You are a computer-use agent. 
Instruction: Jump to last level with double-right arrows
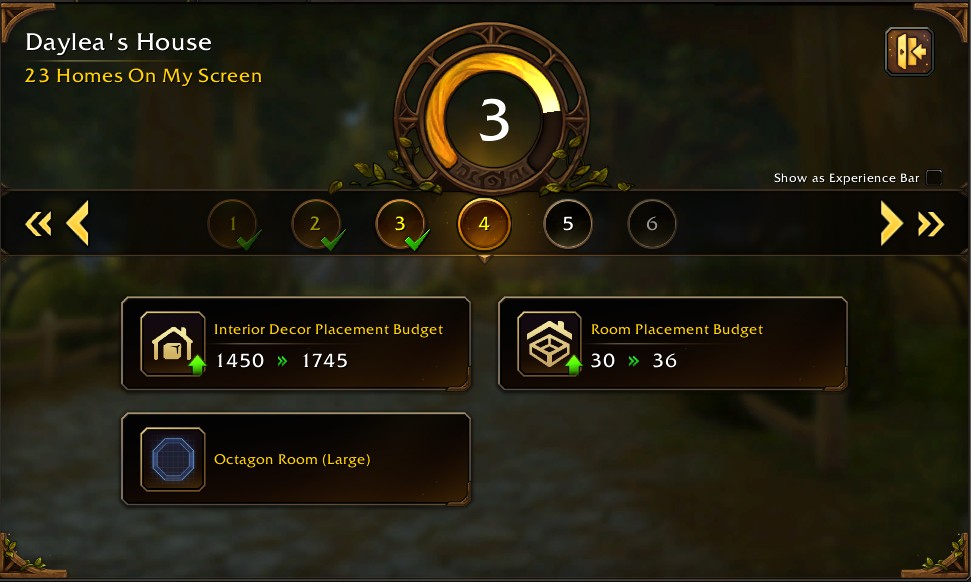[x=931, y=223]
